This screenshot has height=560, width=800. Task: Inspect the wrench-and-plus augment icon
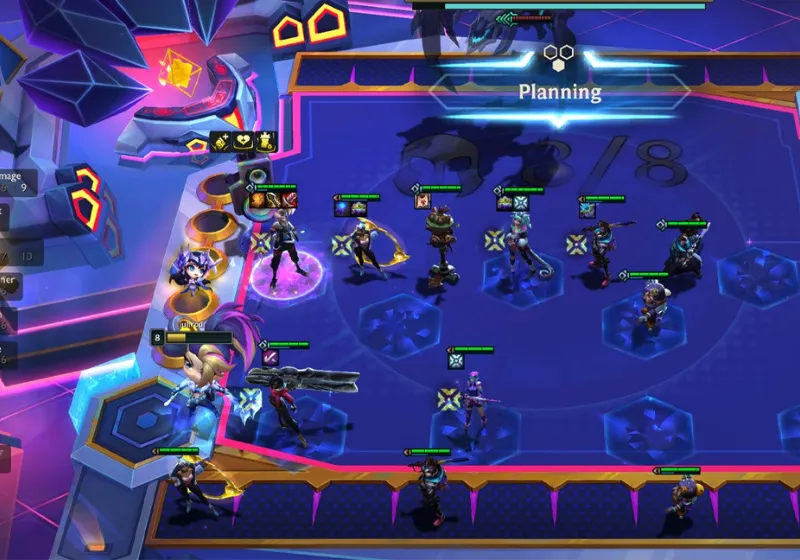[221, 142]
